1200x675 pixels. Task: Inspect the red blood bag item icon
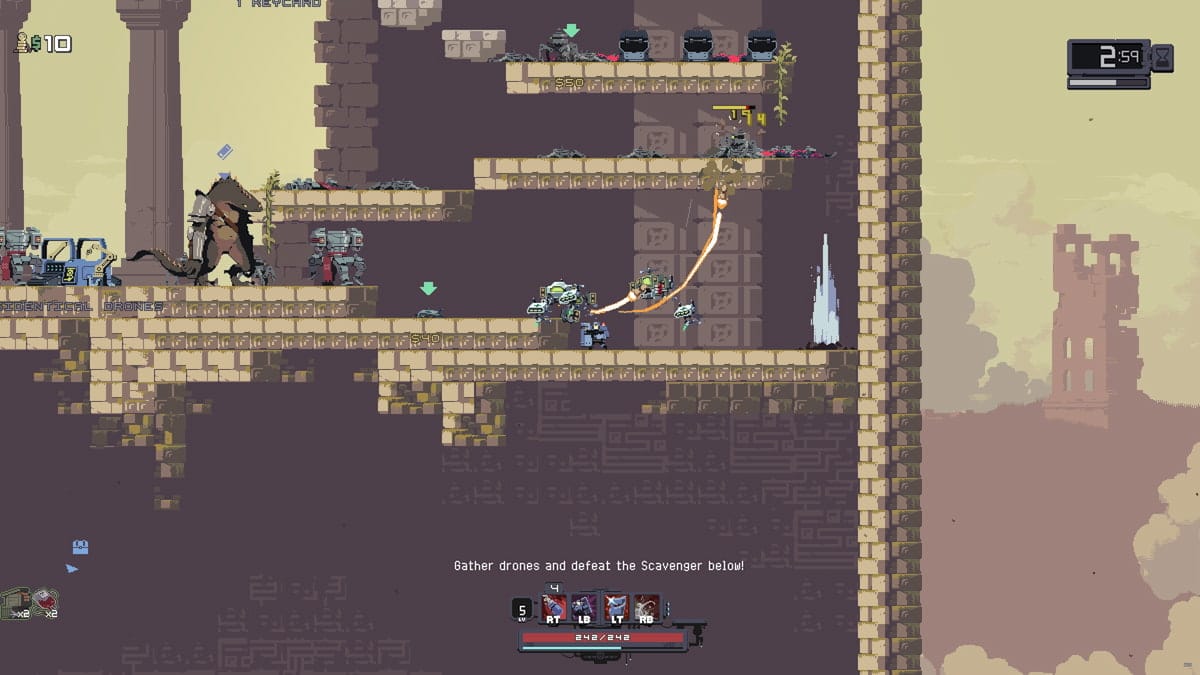tap(45, 600)
